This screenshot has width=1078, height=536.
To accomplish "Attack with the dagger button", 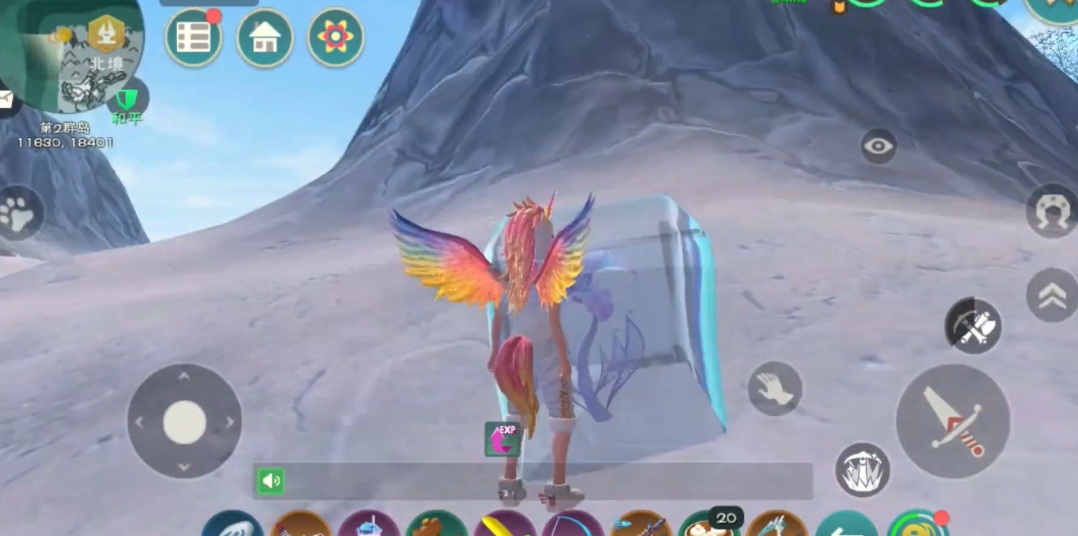I will point(952,421).
